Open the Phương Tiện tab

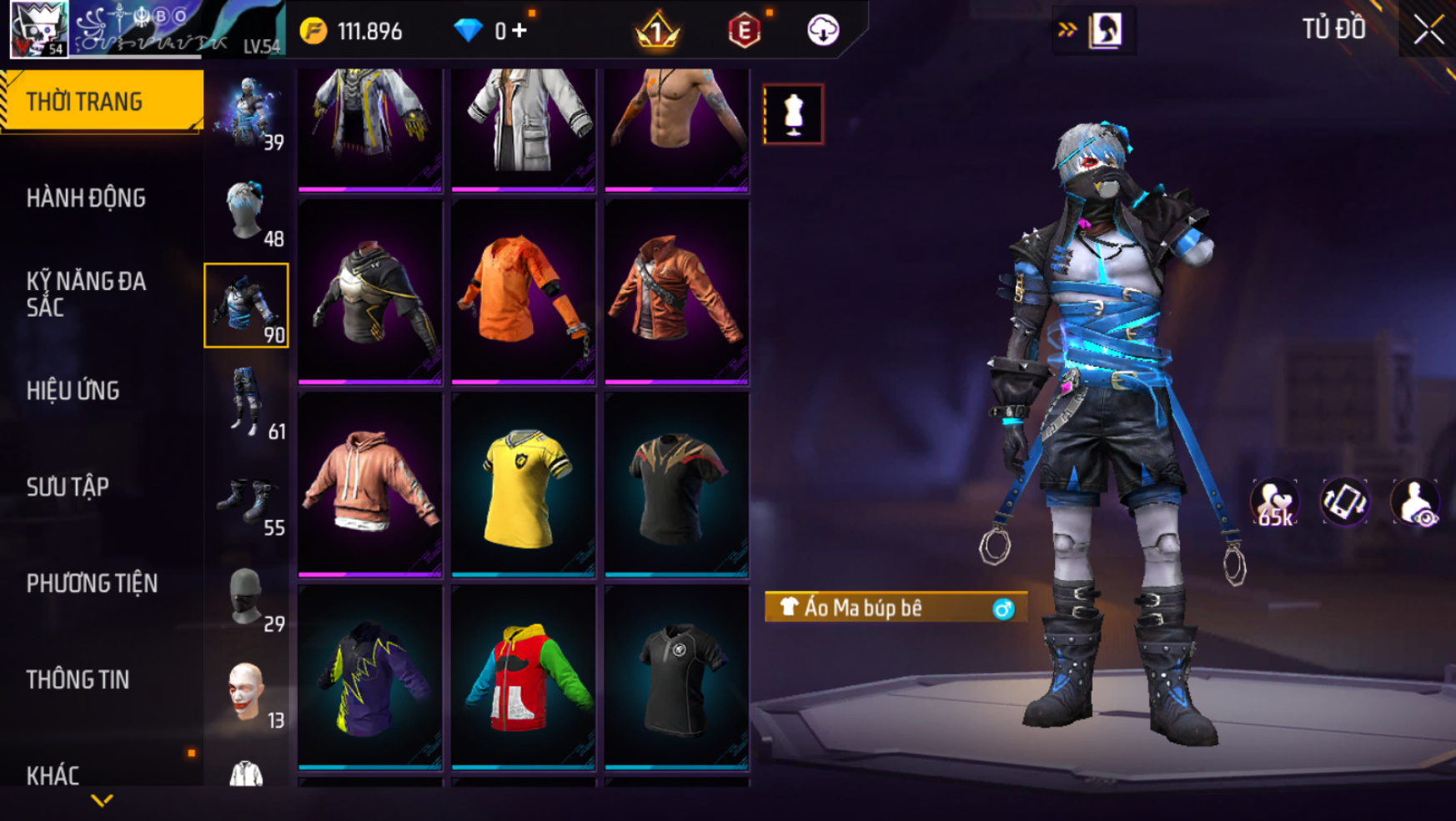click(92, 583)
